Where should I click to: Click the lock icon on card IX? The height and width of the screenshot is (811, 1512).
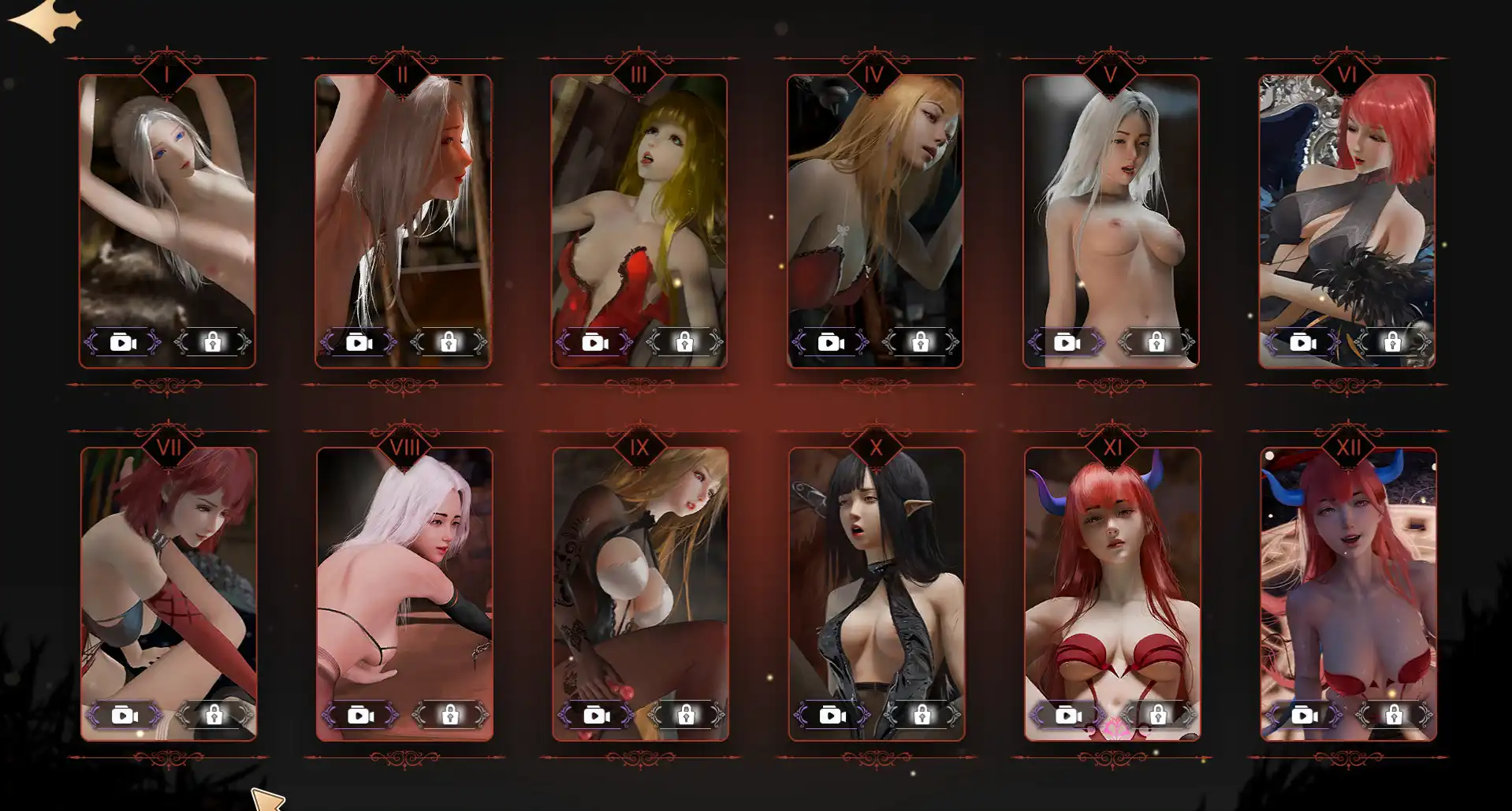click(684, 714)
